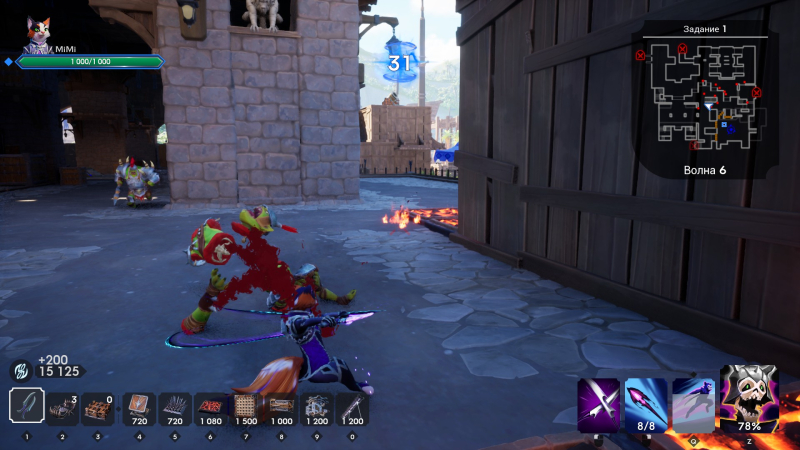This screenshot has height=450, width=800.
Task: Pick the 720-cost trap in slot 4
Action: pyautogui.click(x=139, y=407)
